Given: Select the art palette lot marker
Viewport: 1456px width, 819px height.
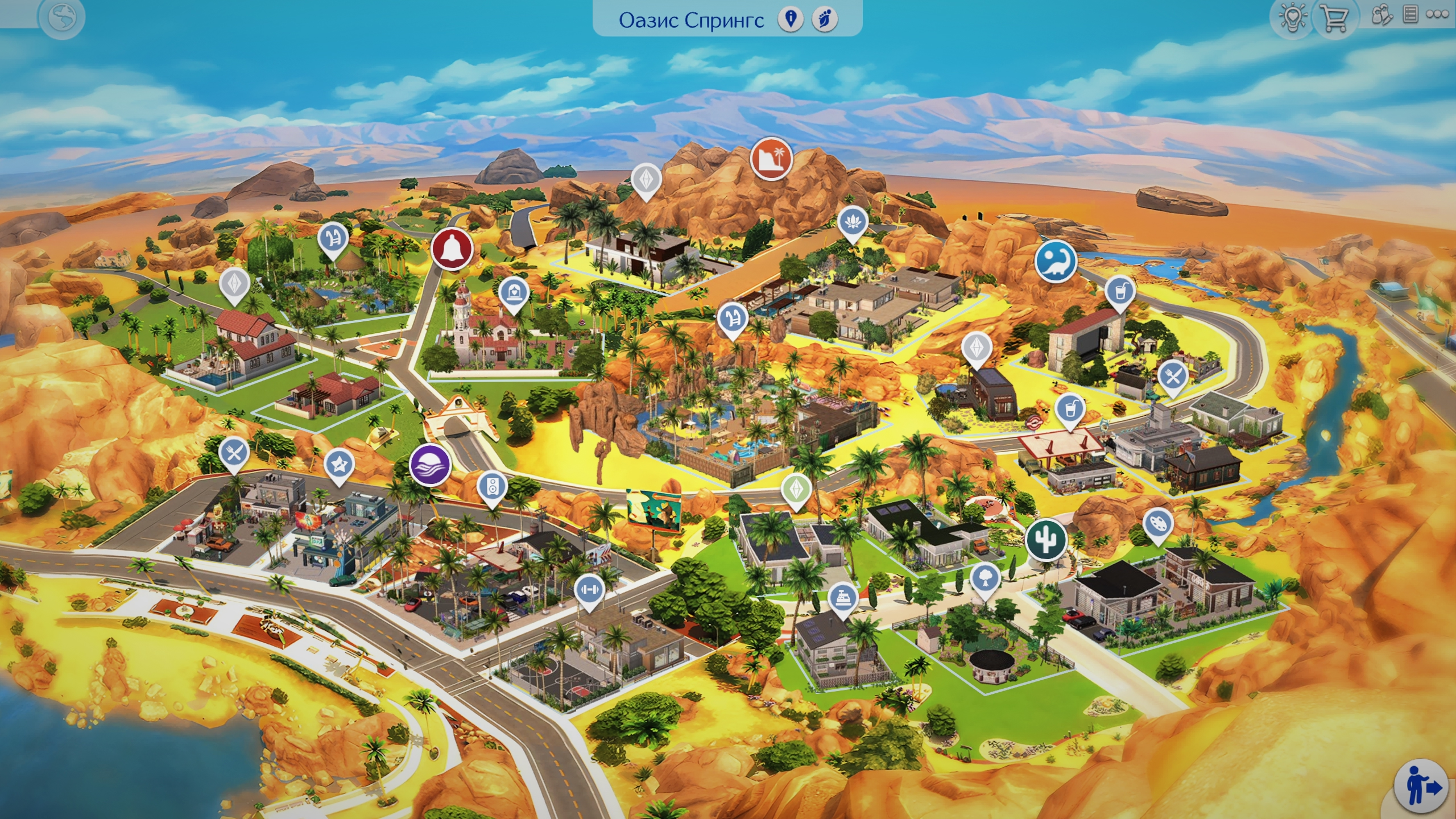Looking at the screenshot, I should tap(1157, 523).
